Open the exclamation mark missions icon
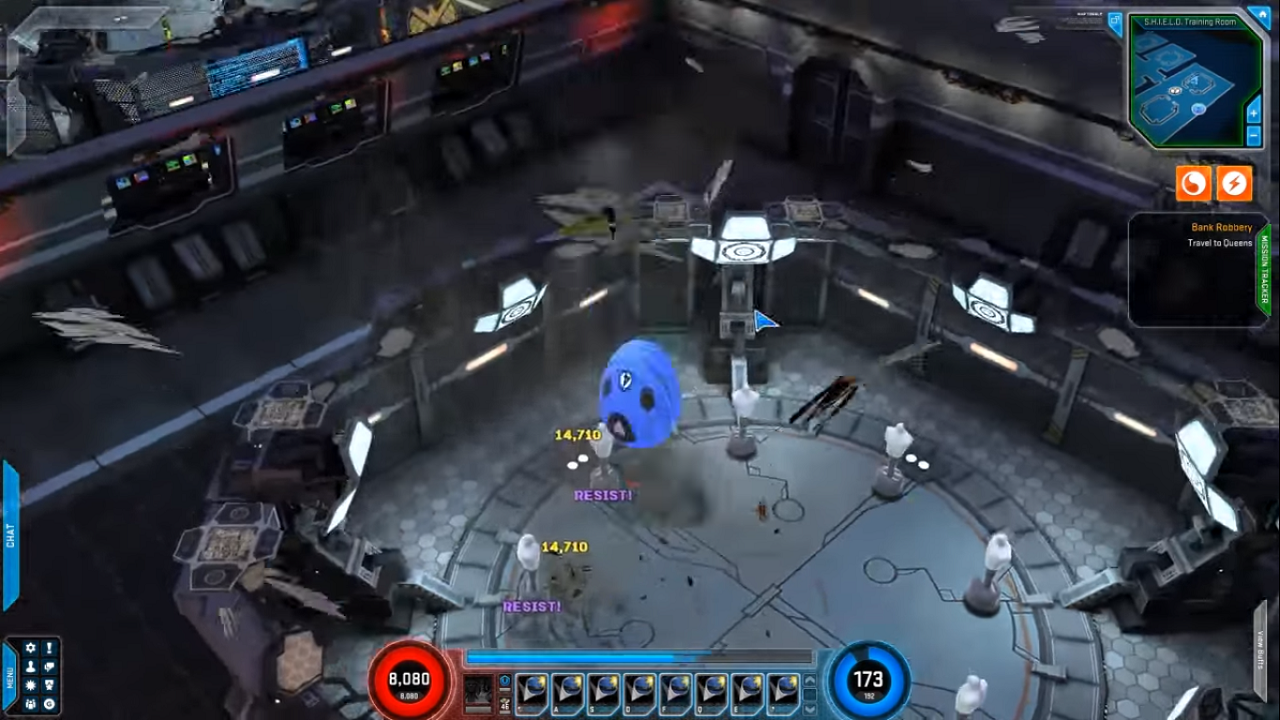 [49, 649]
